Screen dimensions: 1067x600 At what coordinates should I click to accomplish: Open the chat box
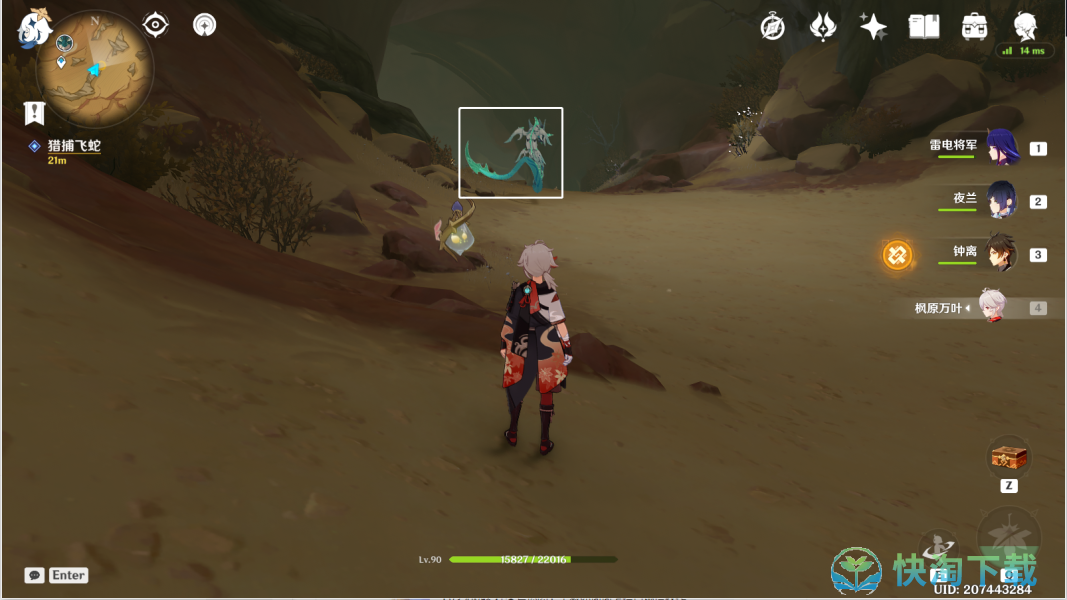tap(35, 575)
